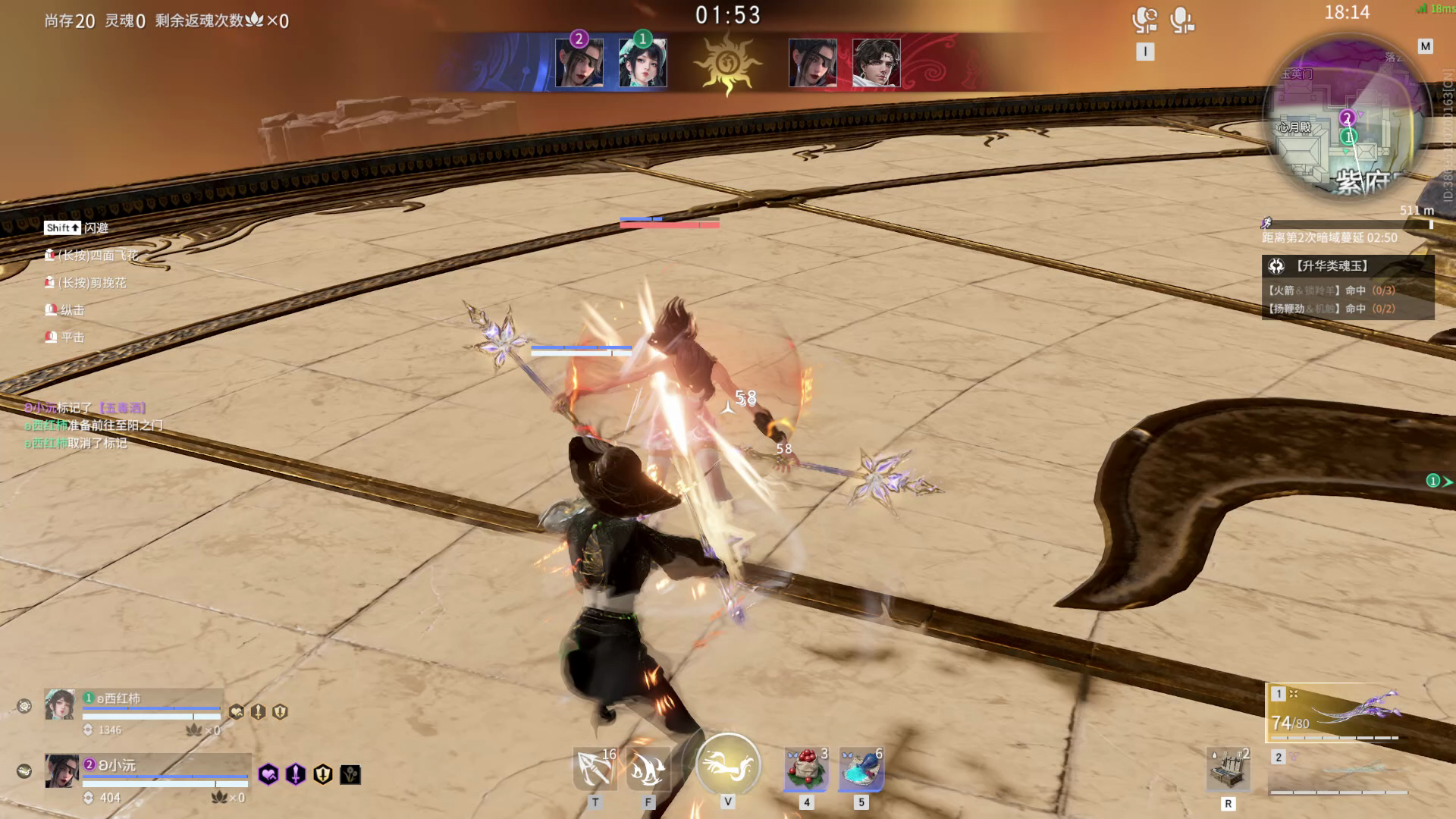1456x819 pixels.
Task: Click the dark flower buff icon
Action: coord(350,774)
